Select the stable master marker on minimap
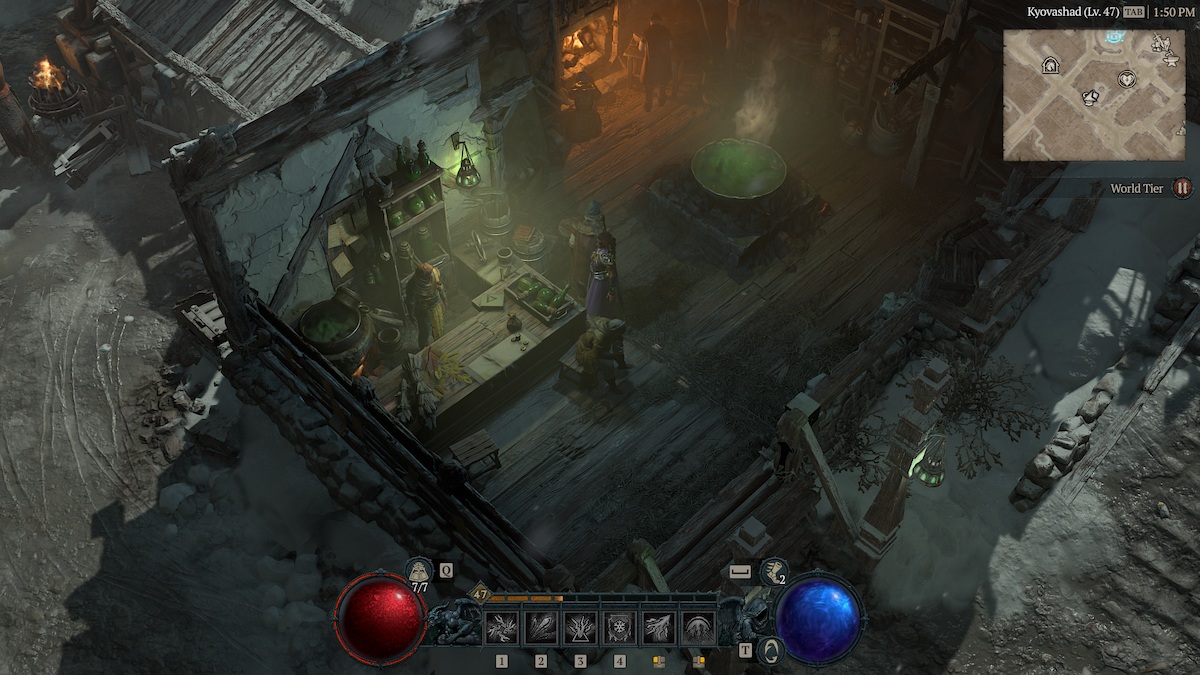This screenshot has height=675, width=1200. click(x=1050, y=66)
